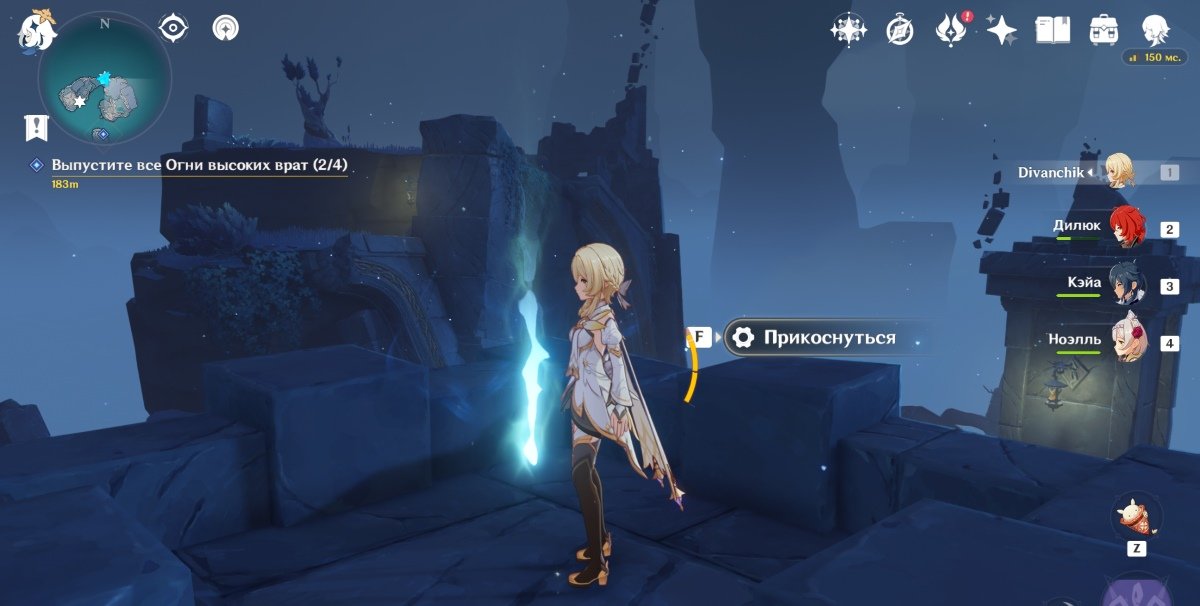Open the open-book handbook icon
Viewport: 1200px width, 606px height.
pyautogui.click(x=1052, y=30)
